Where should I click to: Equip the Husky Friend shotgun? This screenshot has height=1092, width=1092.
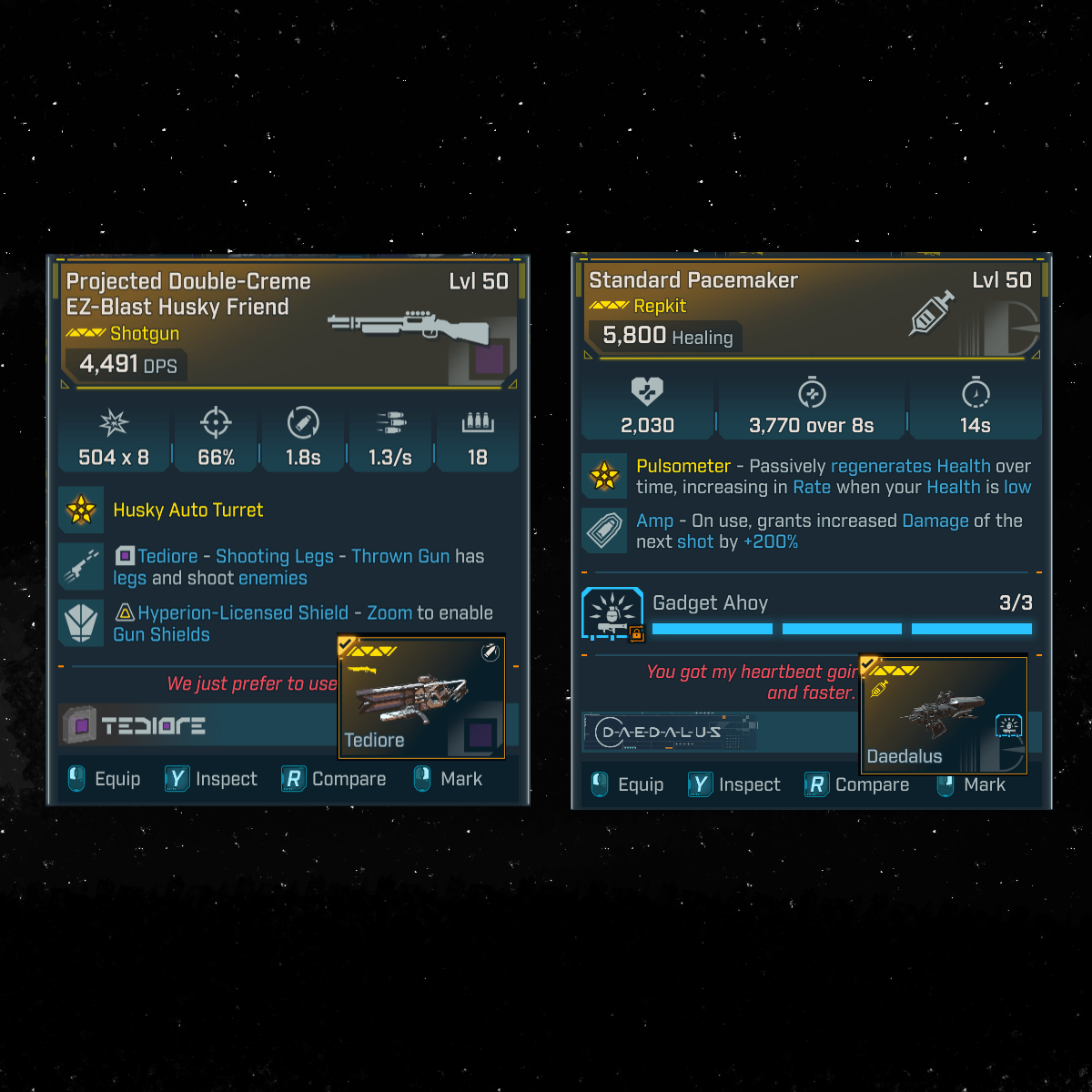(x=105, y=779)
